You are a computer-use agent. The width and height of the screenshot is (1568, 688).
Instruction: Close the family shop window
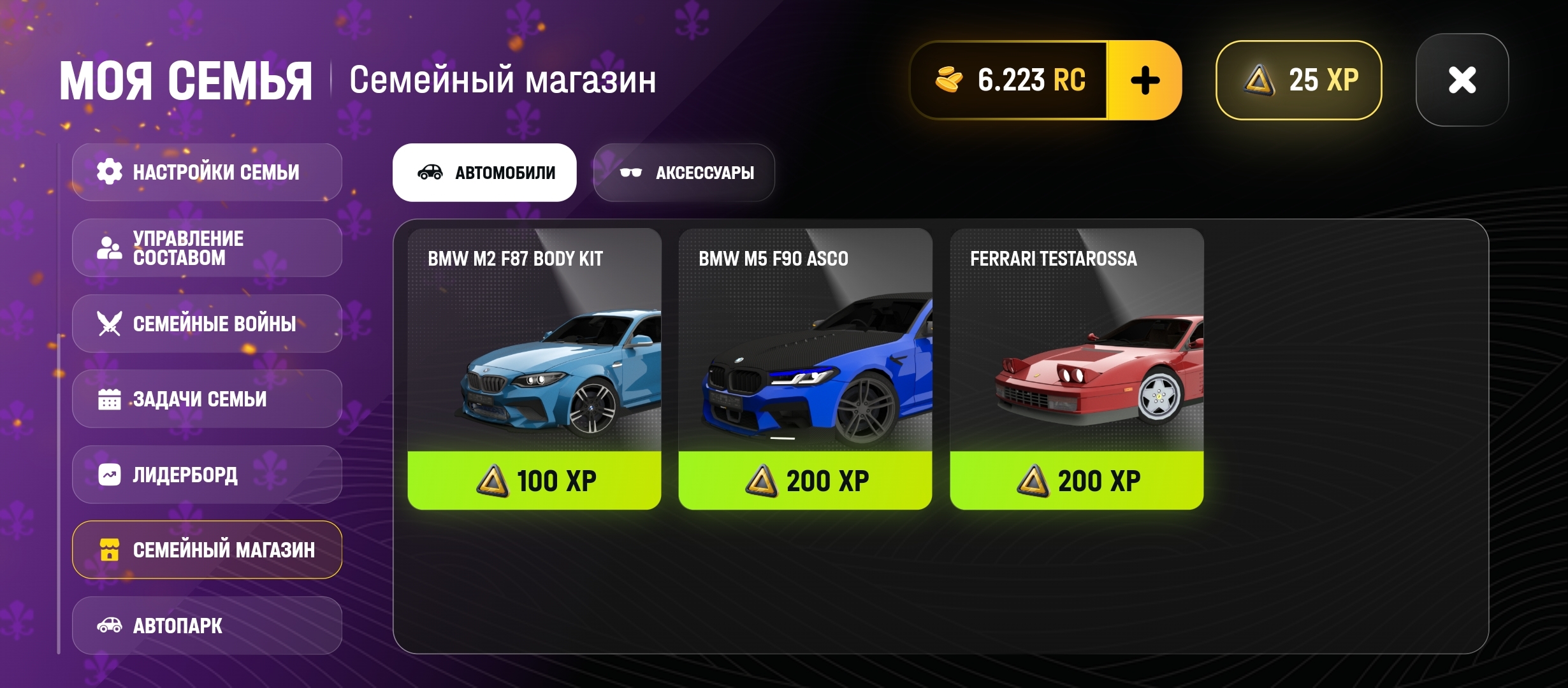[1462, 79]
